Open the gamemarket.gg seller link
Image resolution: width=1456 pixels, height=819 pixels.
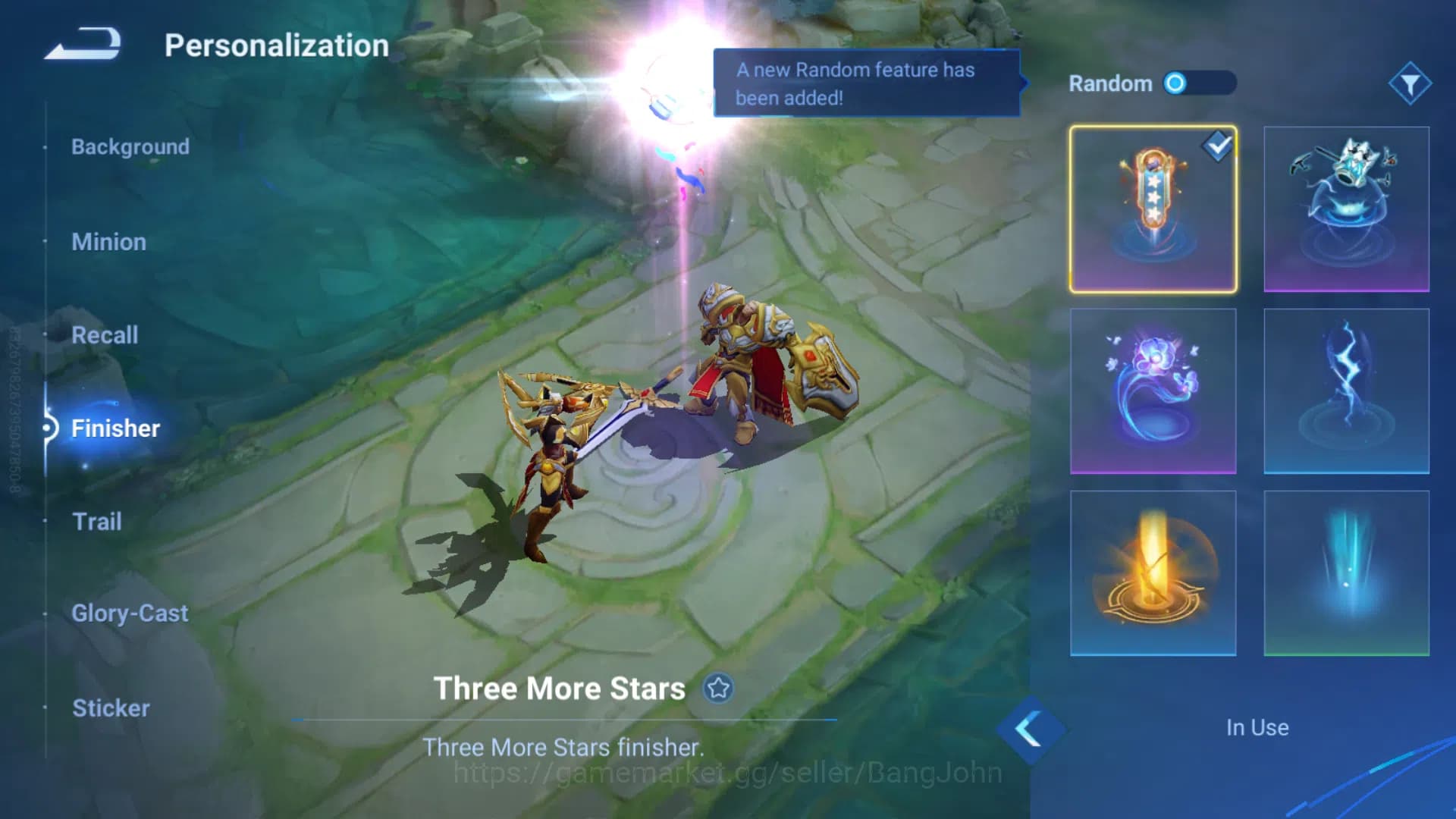click(725, 772)
